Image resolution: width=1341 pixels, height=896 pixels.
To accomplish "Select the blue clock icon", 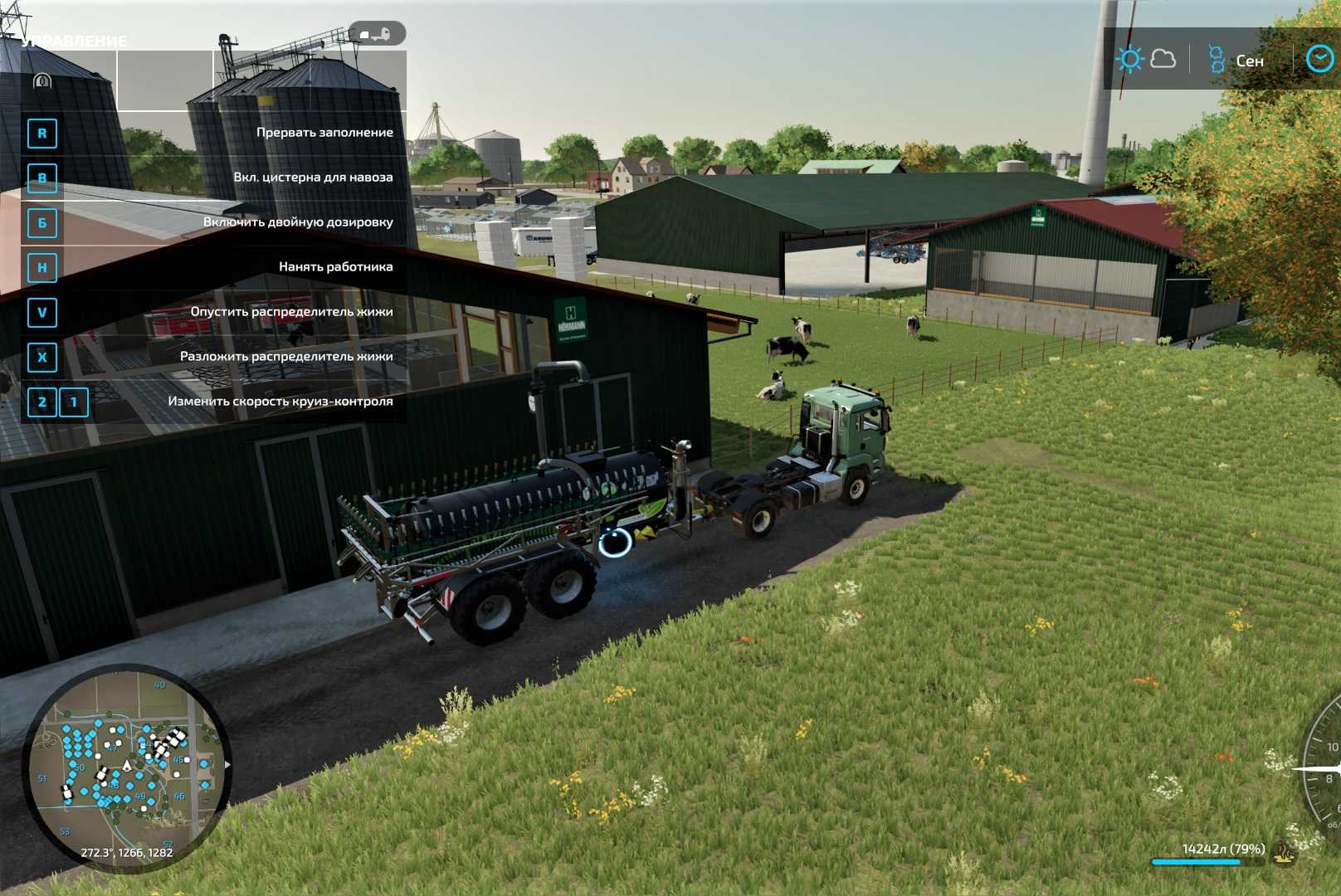I will pyautogui.click(x=1319, y=59).
